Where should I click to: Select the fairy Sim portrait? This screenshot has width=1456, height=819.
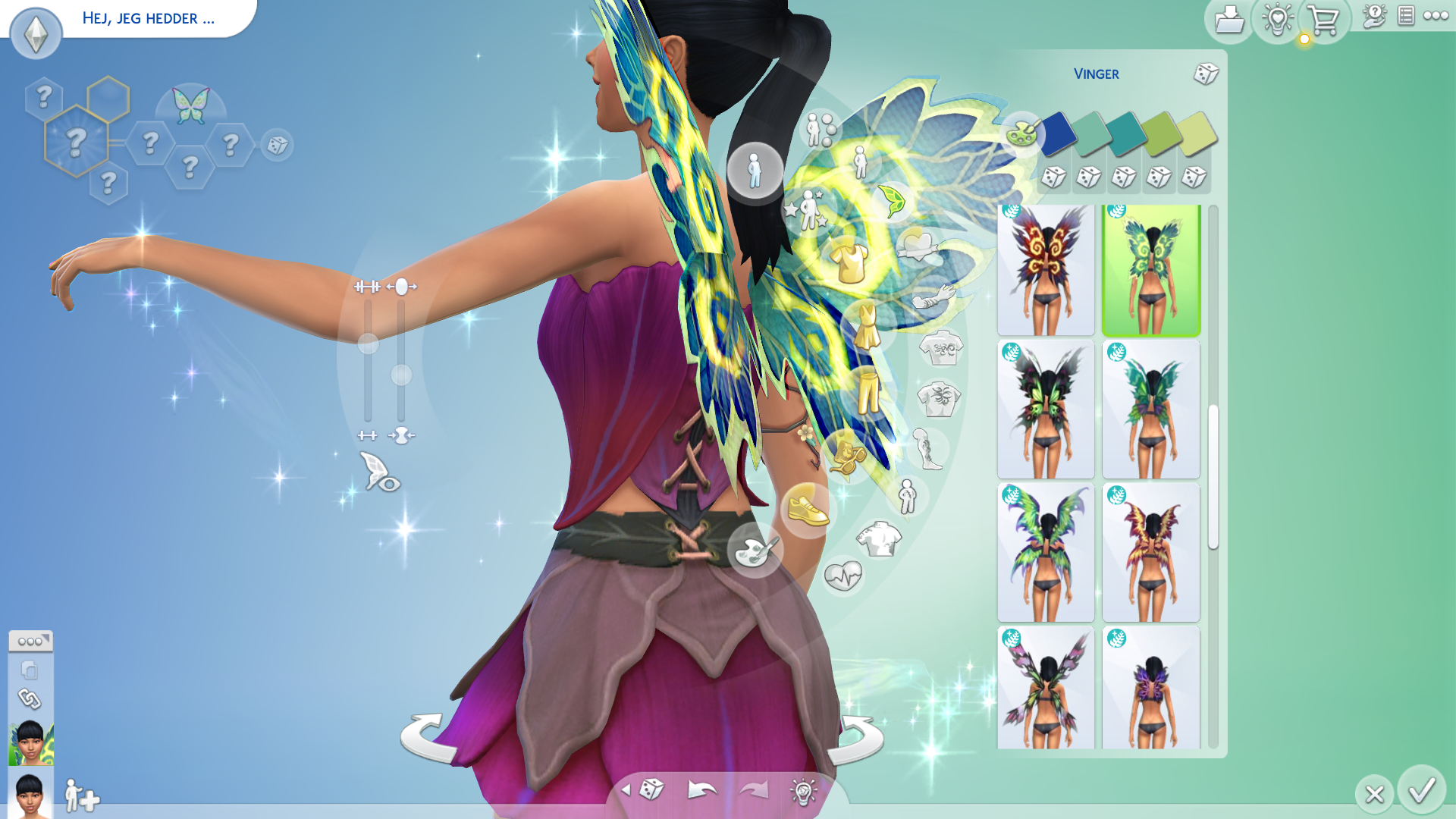[31, 742]
